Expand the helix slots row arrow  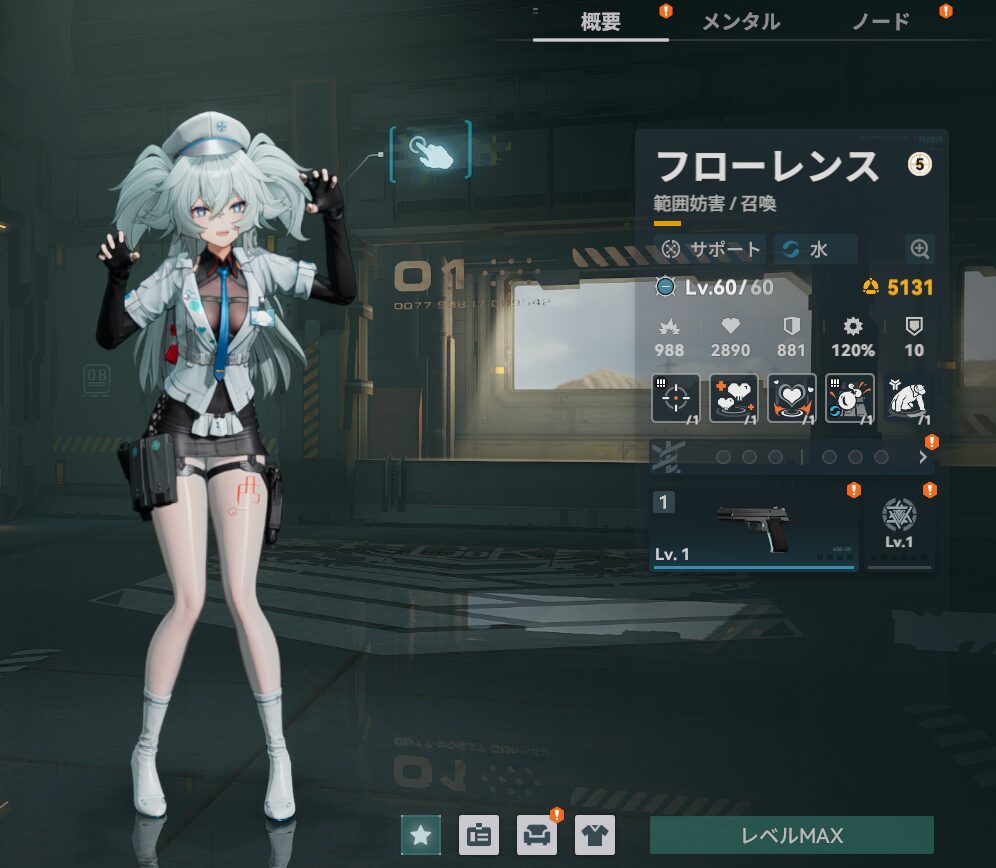click(922, 457)
